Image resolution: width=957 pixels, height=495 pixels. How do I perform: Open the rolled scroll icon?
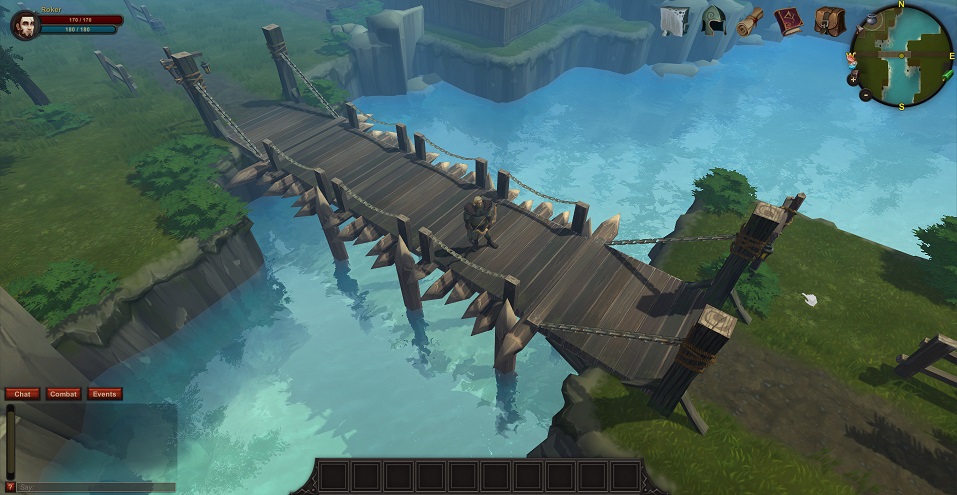pyautogui.click(x=750, y=21)
